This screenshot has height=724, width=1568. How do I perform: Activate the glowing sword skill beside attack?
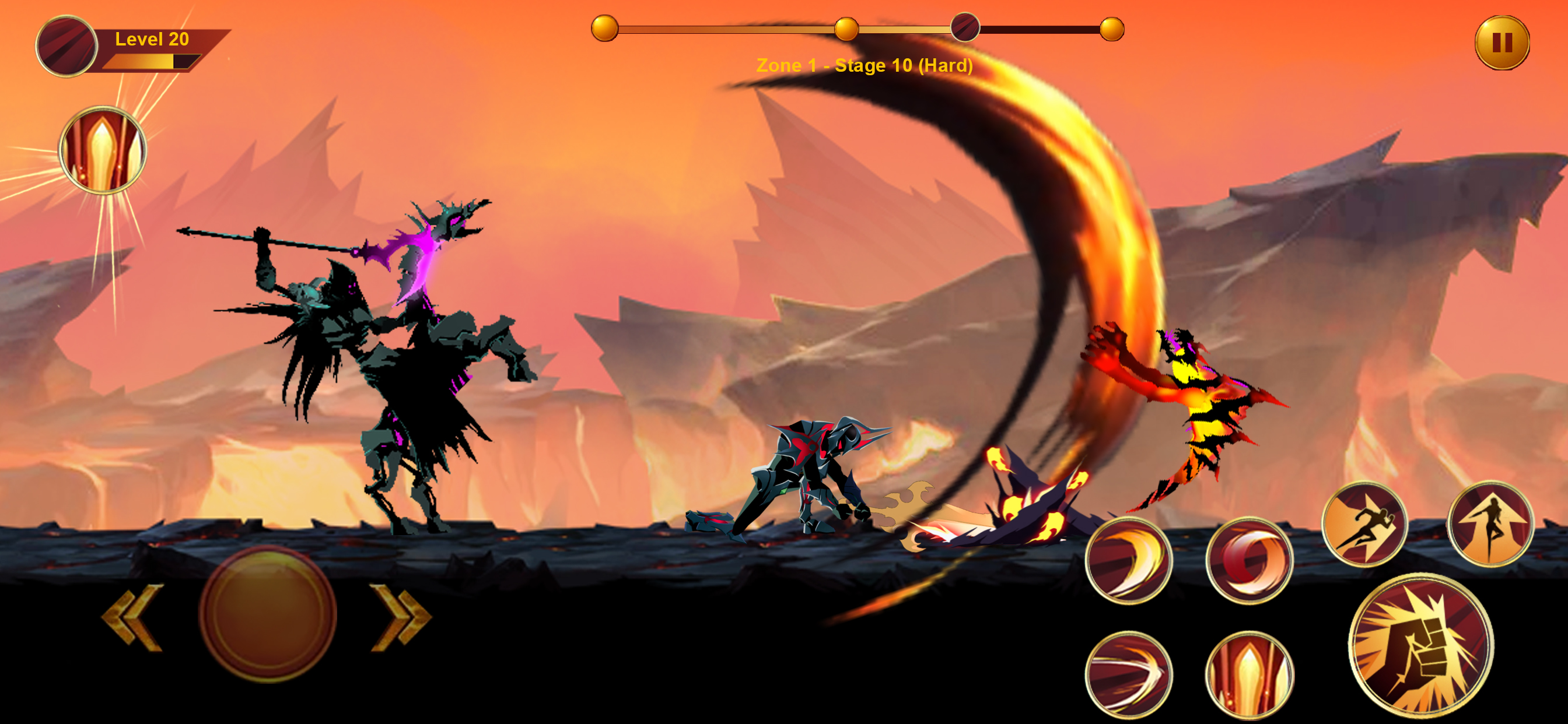(x=1249, y=674)
